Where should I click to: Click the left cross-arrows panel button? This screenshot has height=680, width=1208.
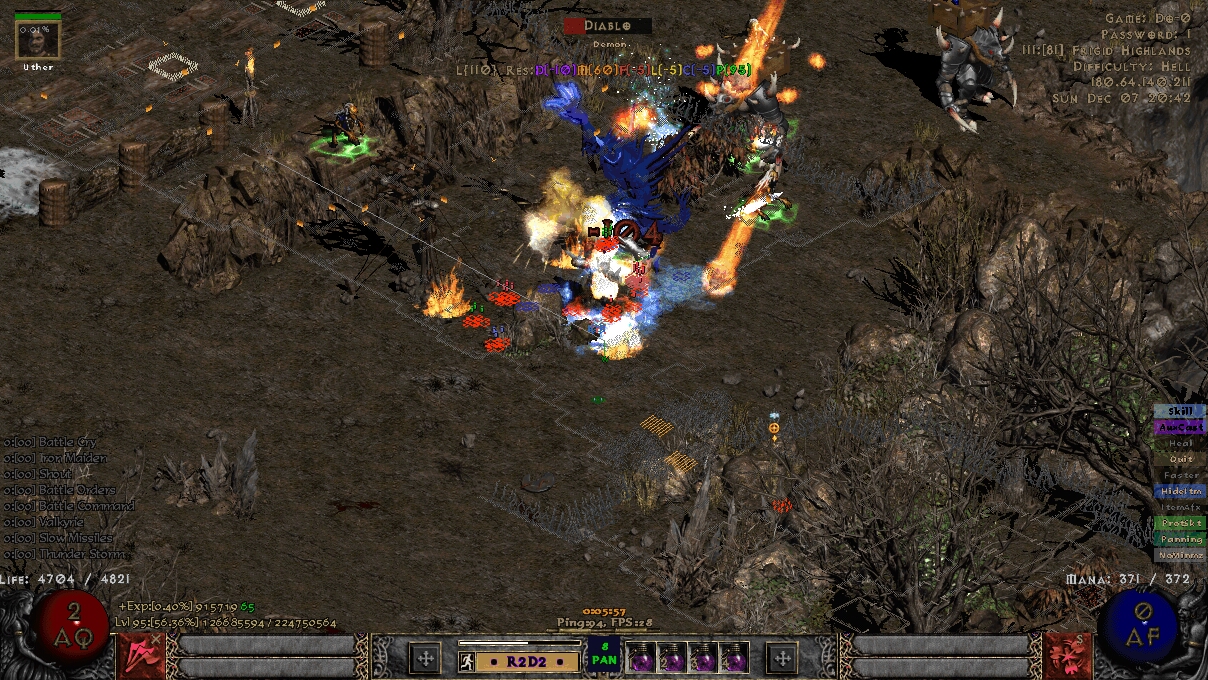[425, 657]
